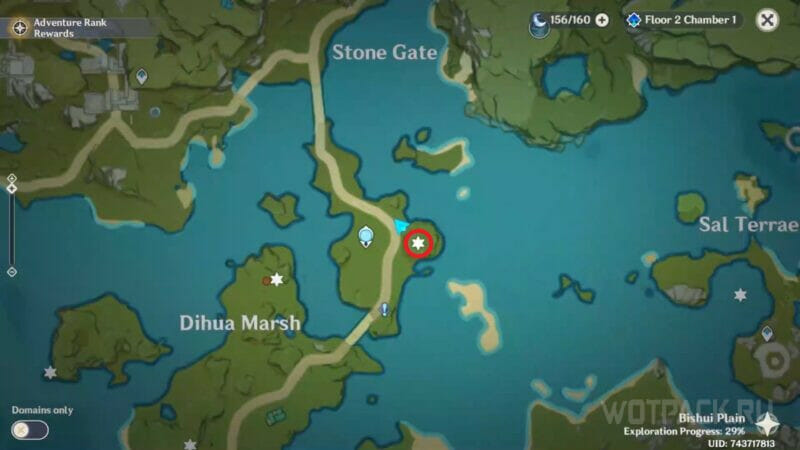Select the star marker below Sal Terrae

tap(740, 295)
